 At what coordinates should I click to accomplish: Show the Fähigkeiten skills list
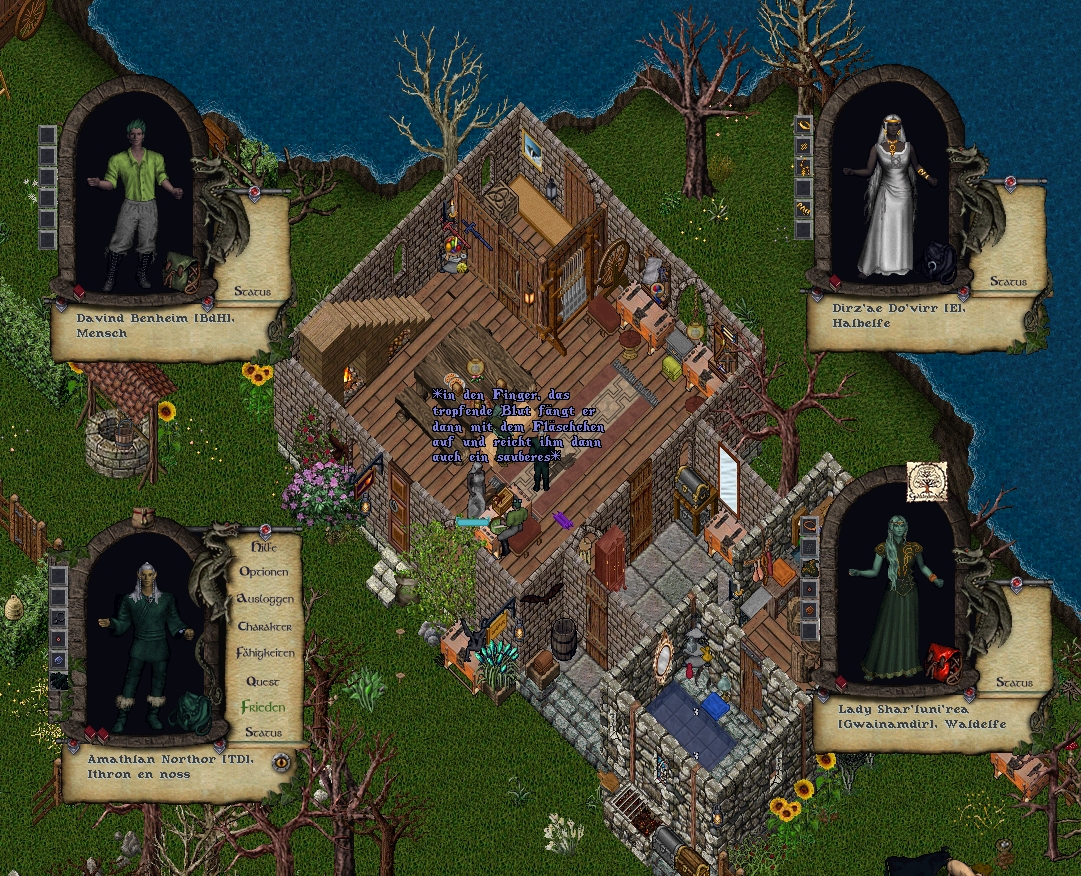pos(264,653)
